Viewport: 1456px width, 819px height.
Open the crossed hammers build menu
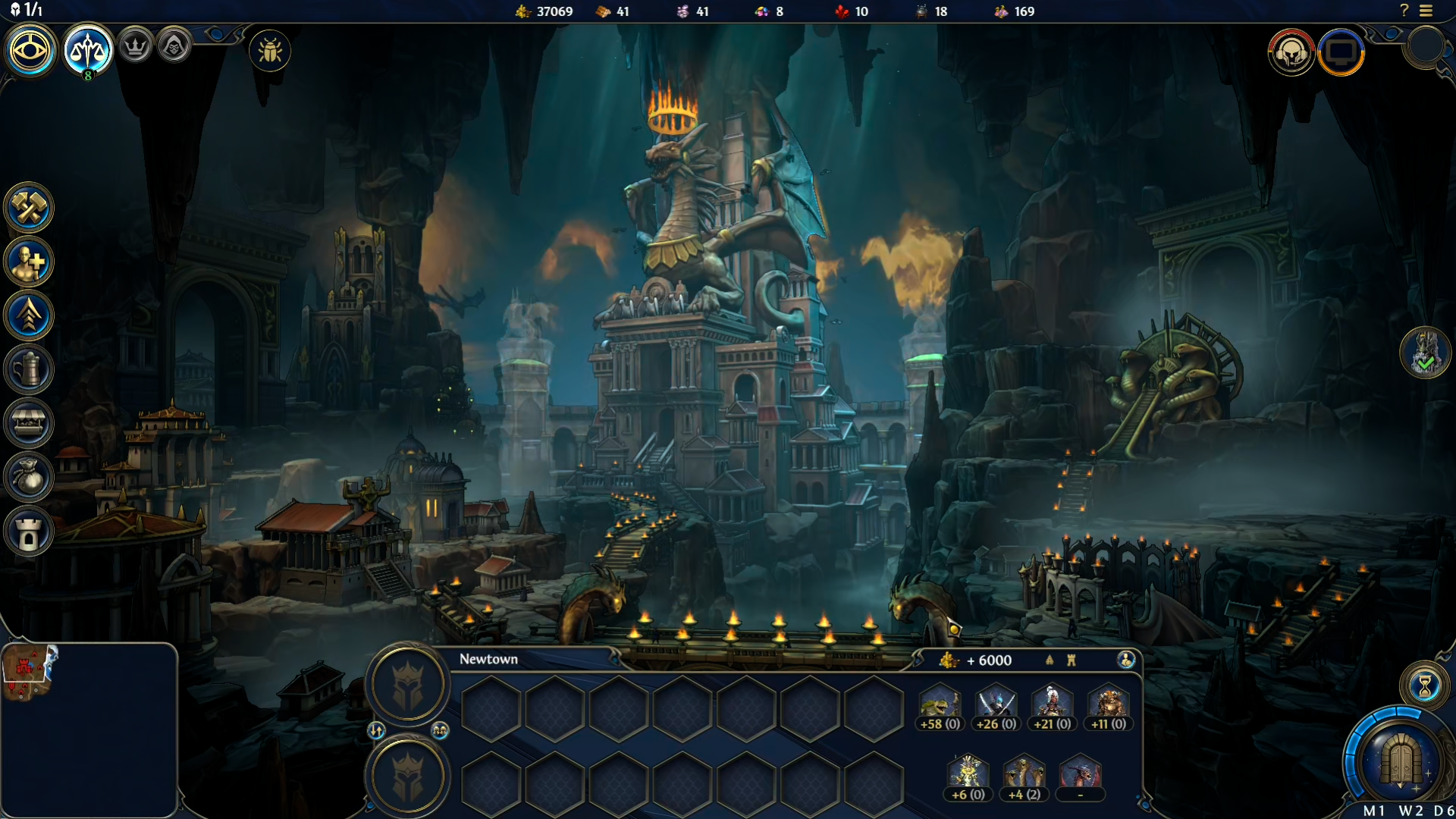click(29, 208)
